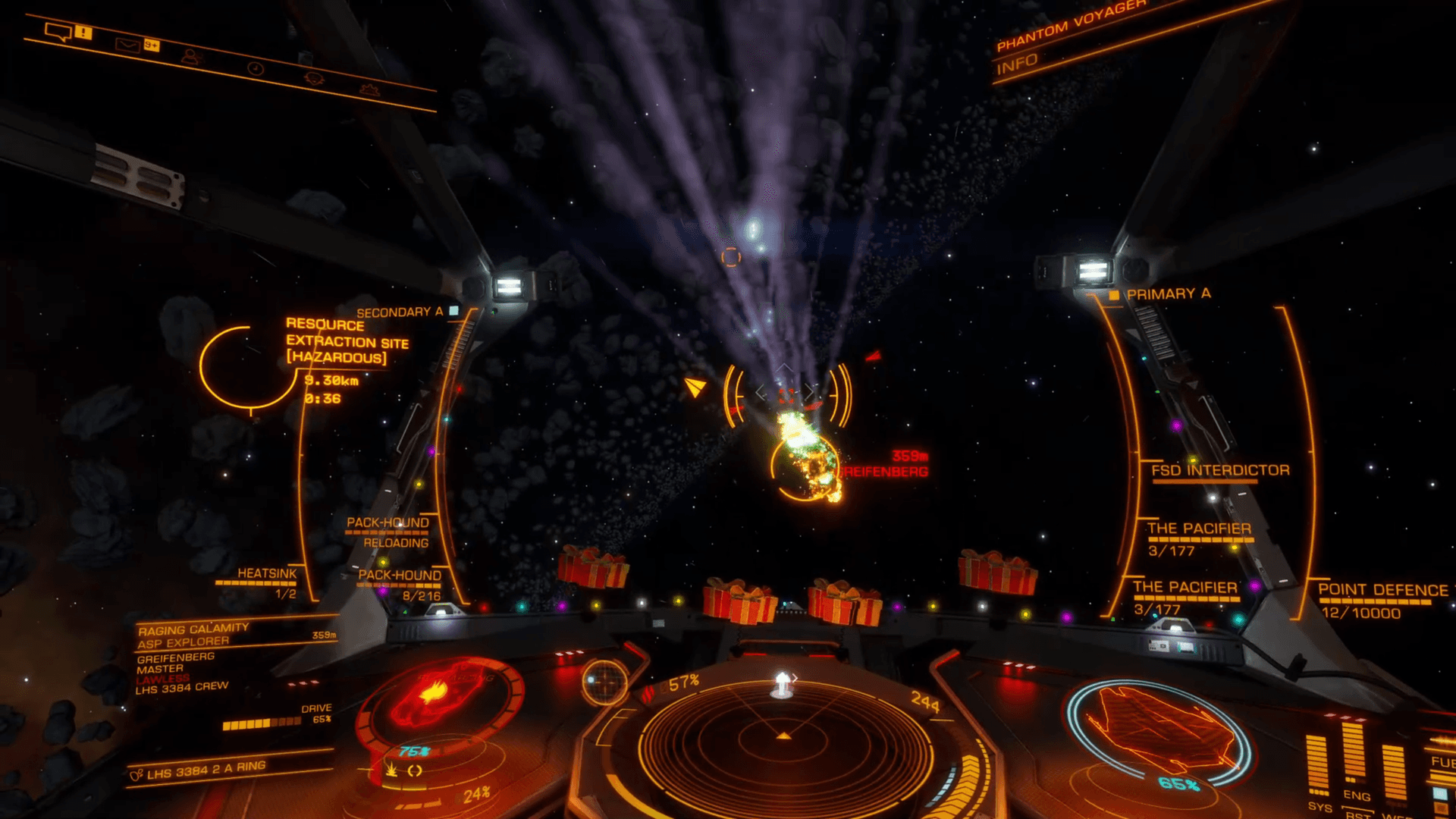Open the mail envelope inbox tab
This screenshot has width=1456, height=819.
point(127,45)
